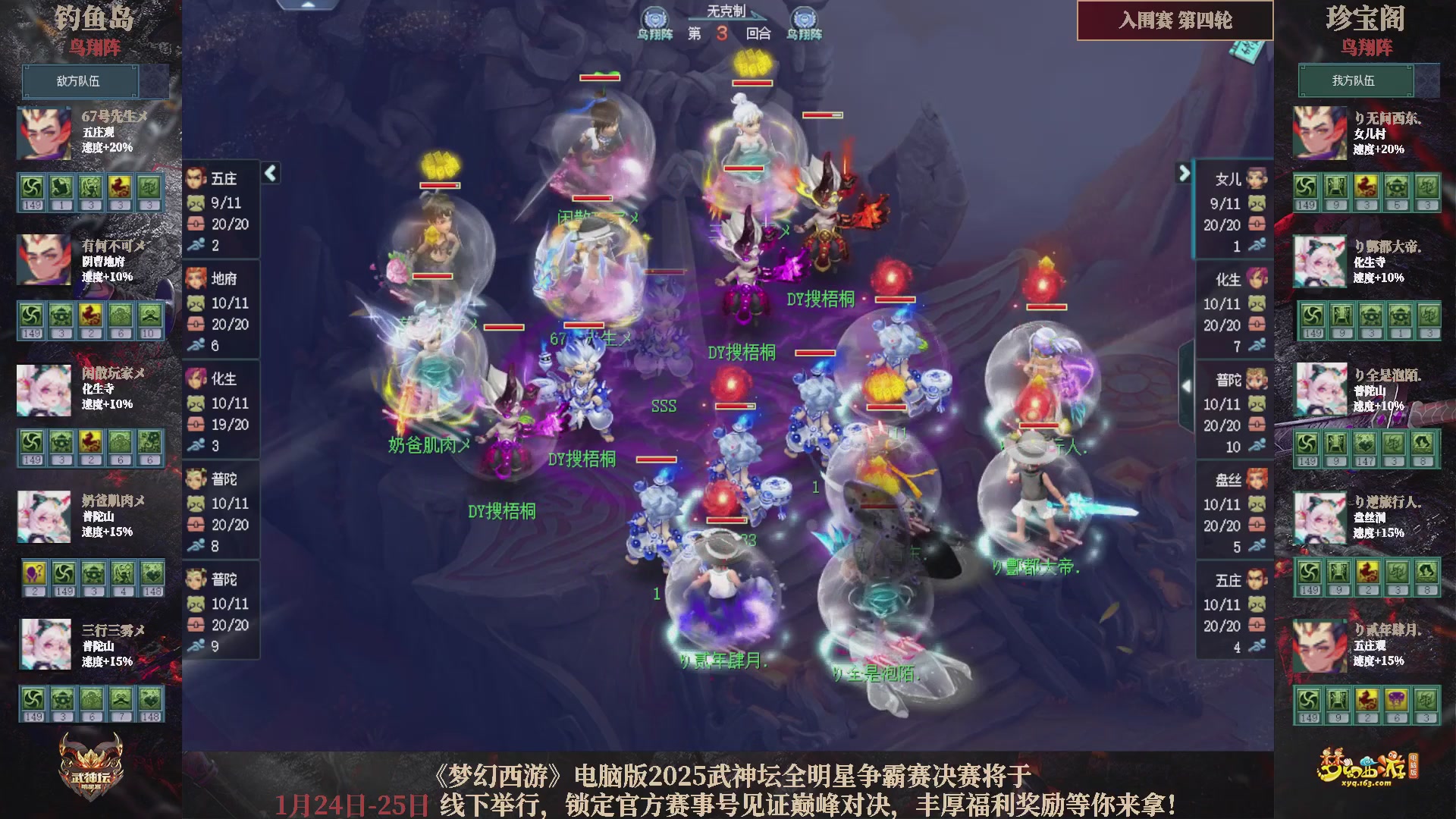This screenshot has height=819, width=1456.
Task: Collapse the left team's unit summary panel
Action: [x=269, y=173]
